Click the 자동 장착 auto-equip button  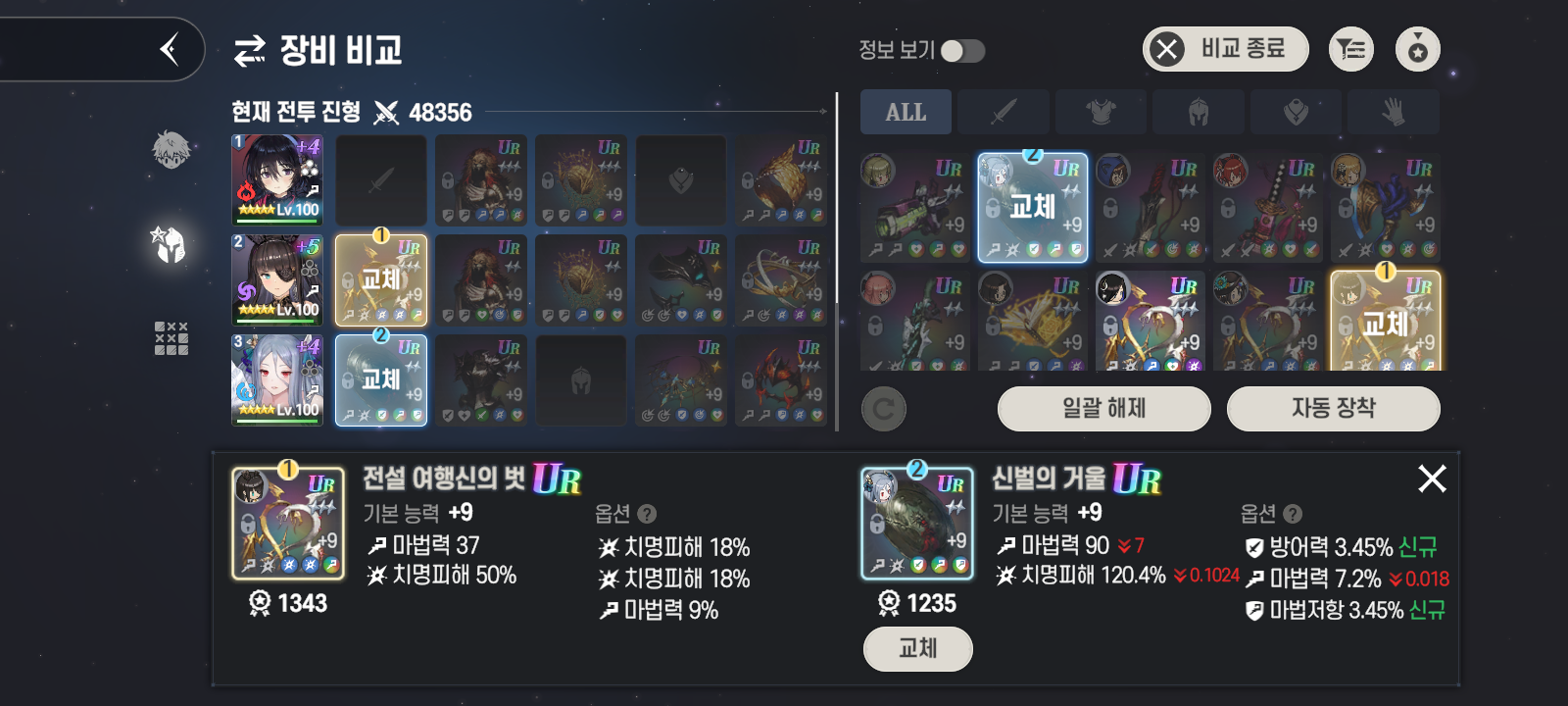[1333, 408]
